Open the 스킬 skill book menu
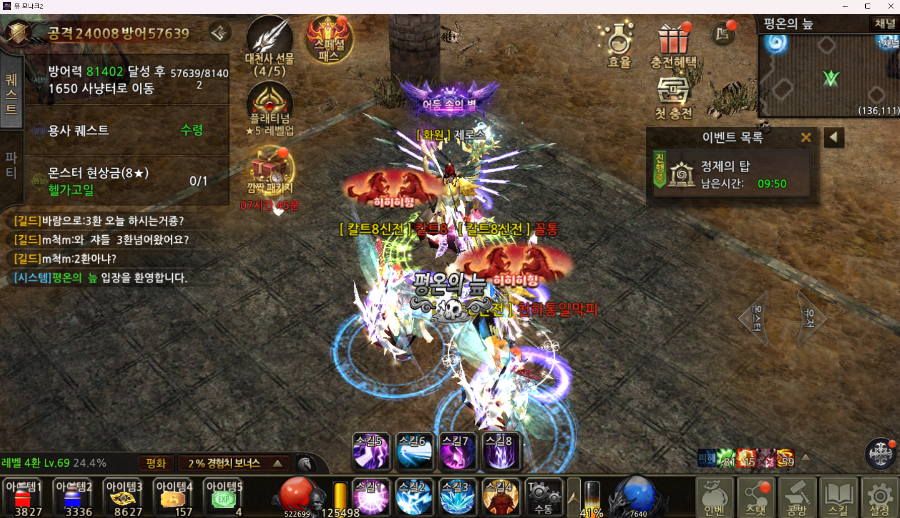The height and width of the screenshot is (518, 900). 837,496
